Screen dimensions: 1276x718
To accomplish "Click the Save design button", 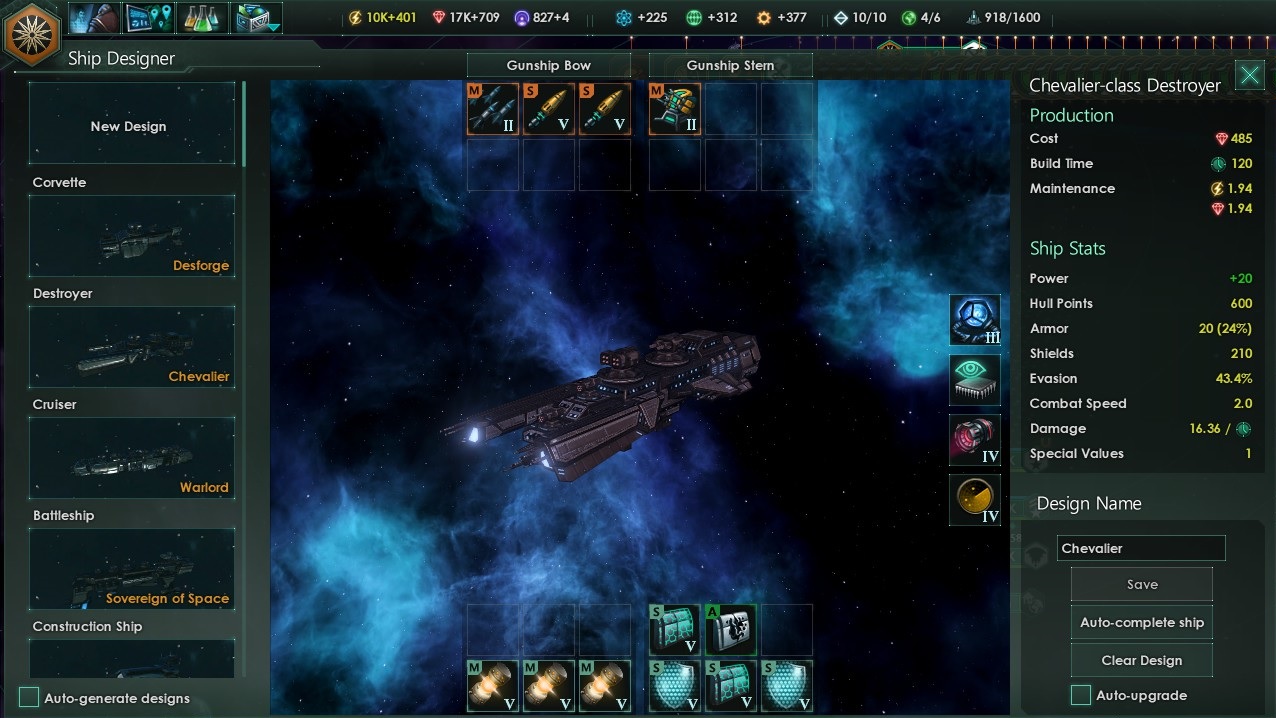I will 1141,585.
